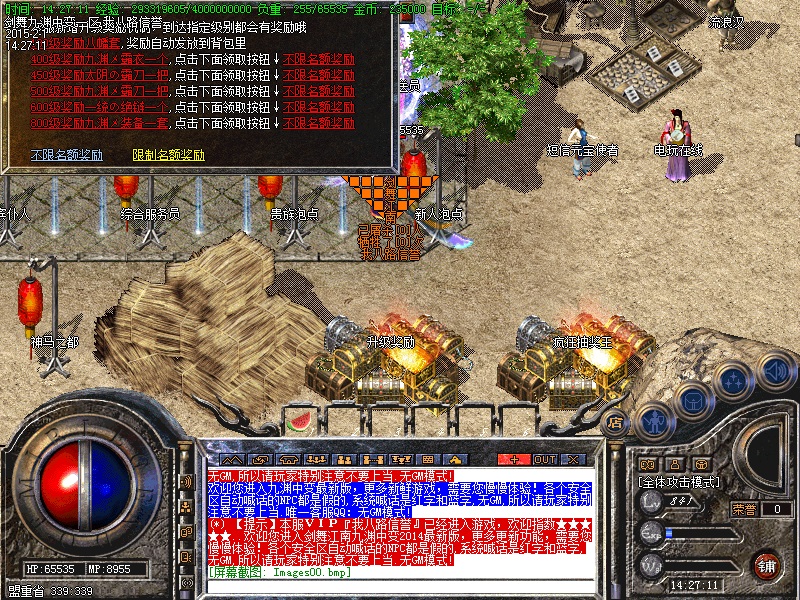Viewport: 800px width, 600px height.
Task: Claim the 450级 unlimited reward link
Action: [x=319, y=75]
